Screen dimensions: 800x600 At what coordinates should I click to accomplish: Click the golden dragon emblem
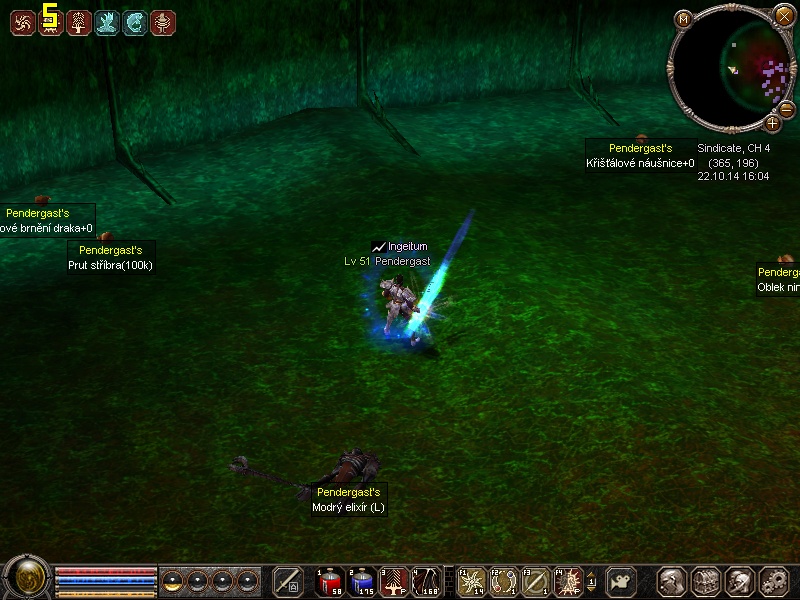27,577
